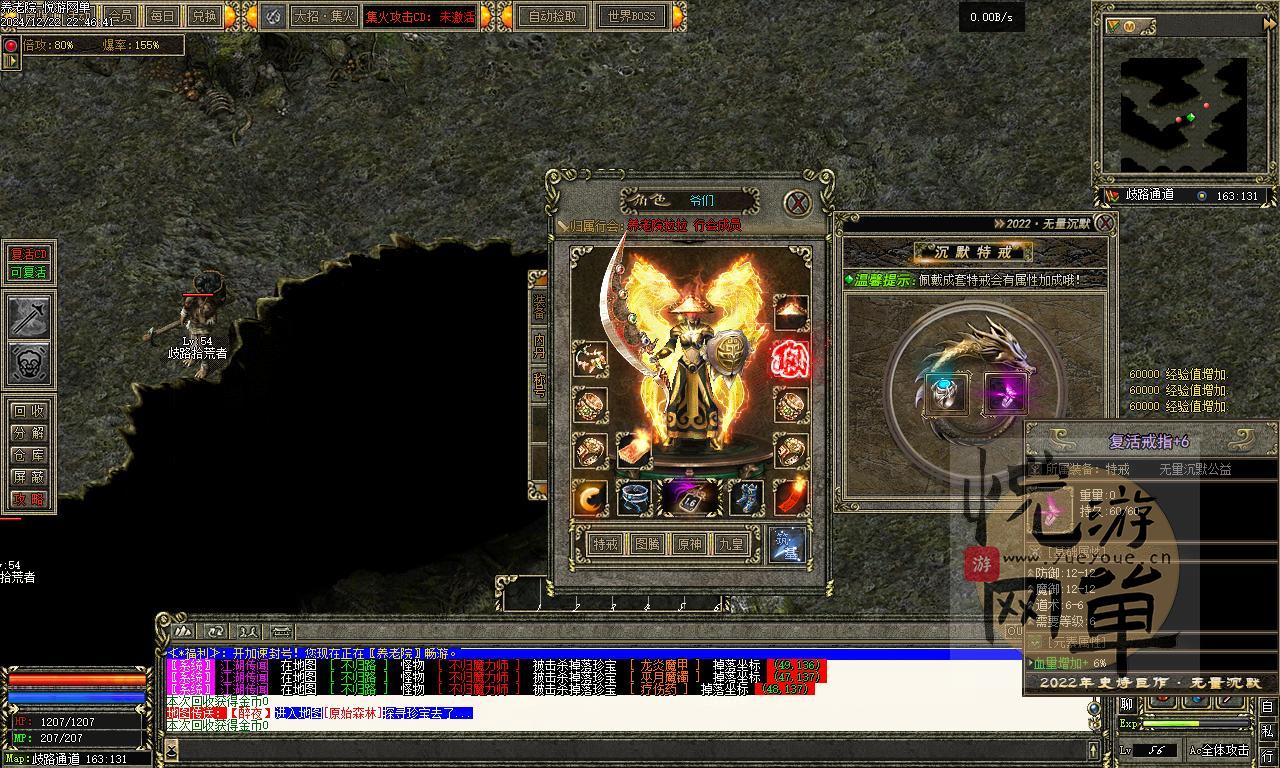The width and height of the screenshot is (1280, 768).
Task: Open the 特戒 special ring tab
Action: 605,544
